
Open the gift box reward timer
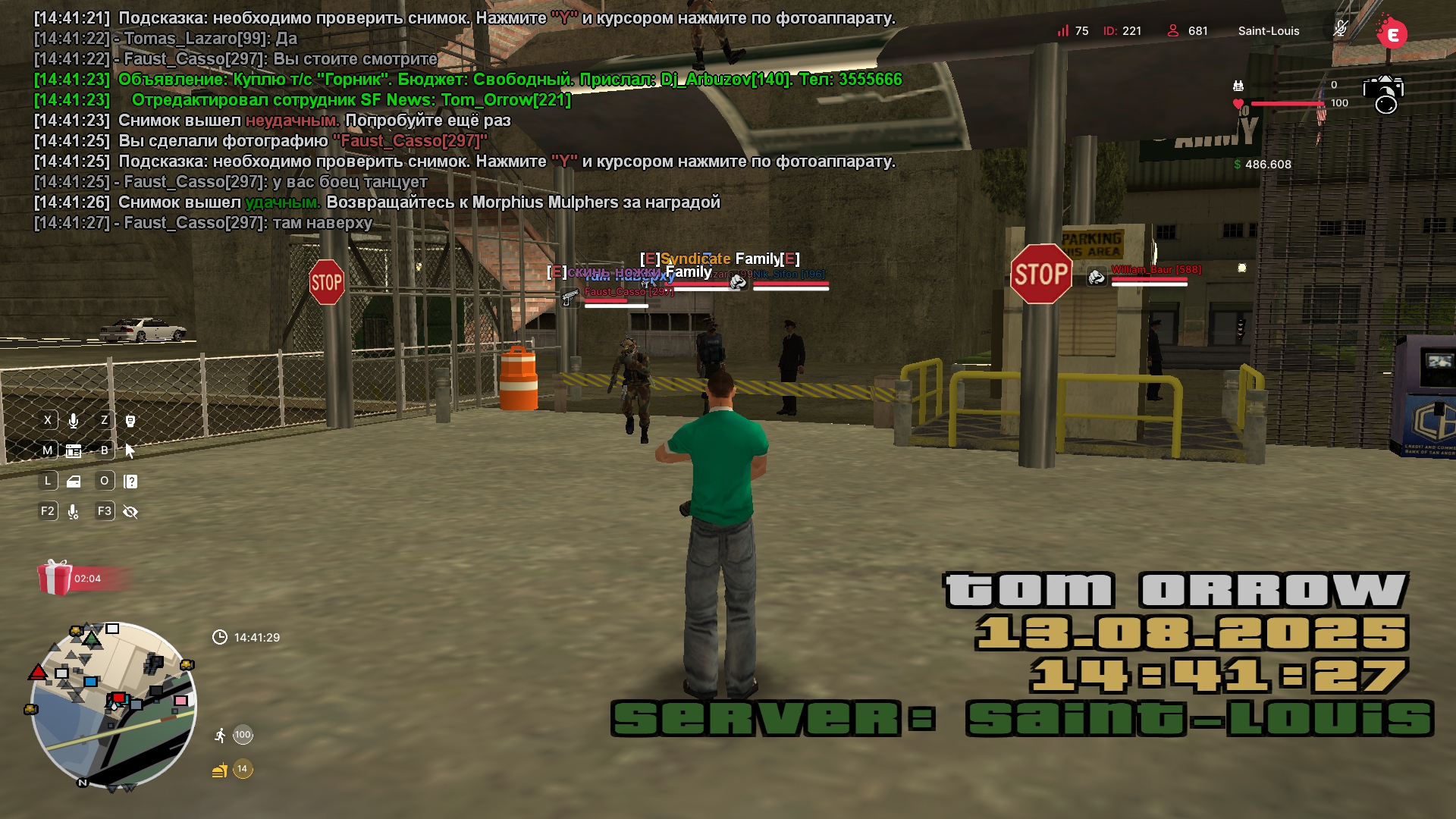(x=55, y=578)
